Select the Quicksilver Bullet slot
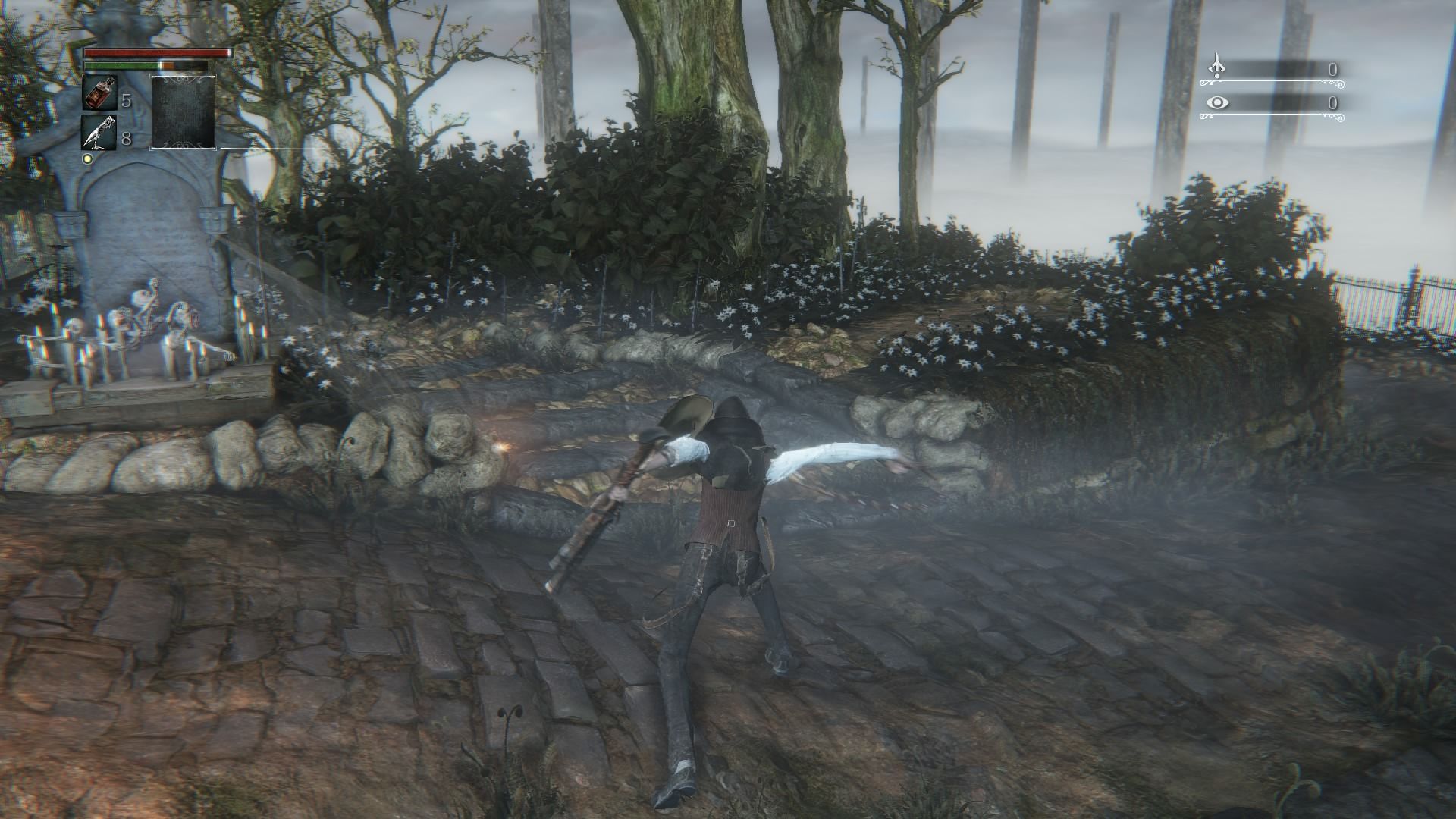The height and width of the screenshot is (819, 1456). [x=99, y=133]
